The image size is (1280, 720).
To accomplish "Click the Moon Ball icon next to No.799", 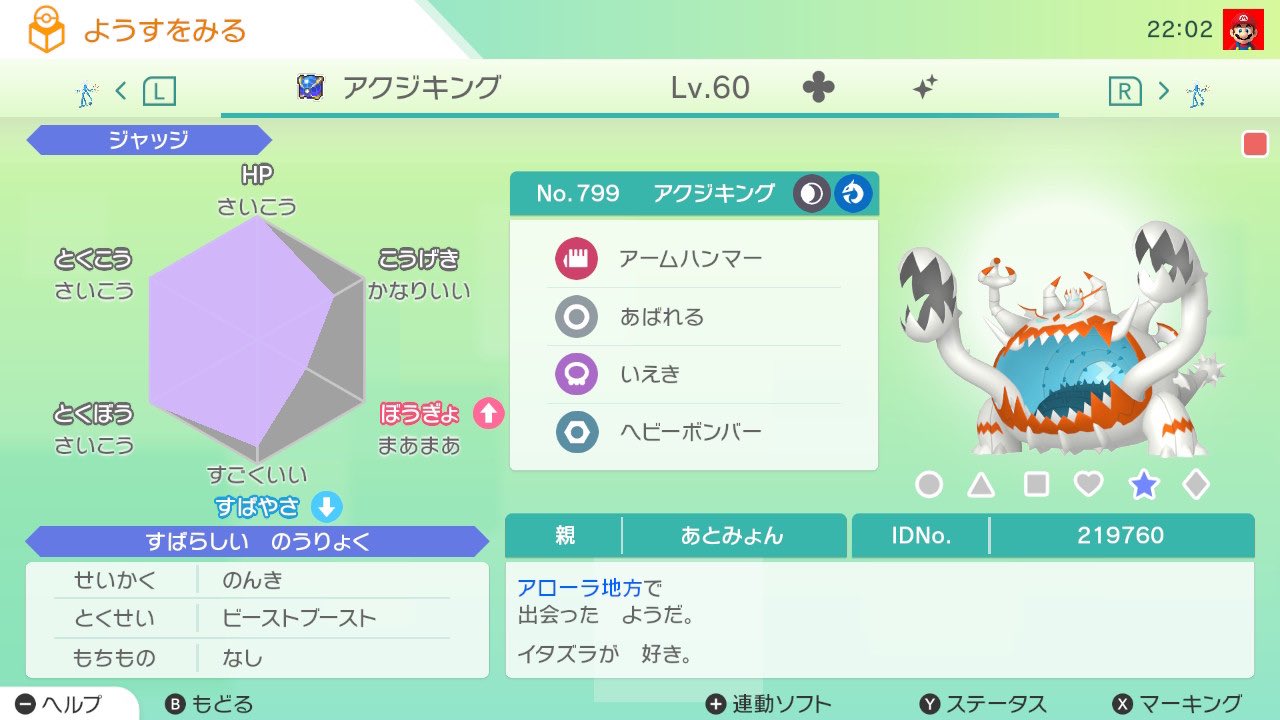I will (811, 193).
